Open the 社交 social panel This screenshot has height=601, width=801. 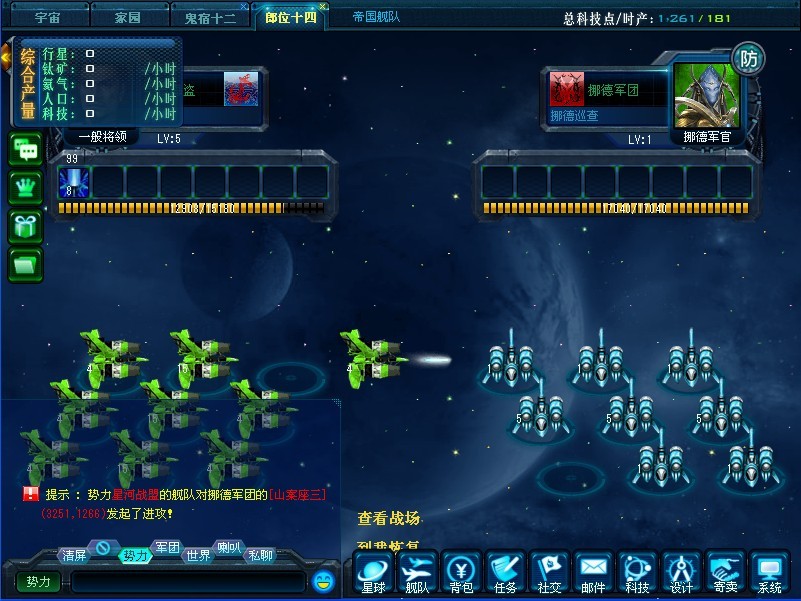click(549, 572)
